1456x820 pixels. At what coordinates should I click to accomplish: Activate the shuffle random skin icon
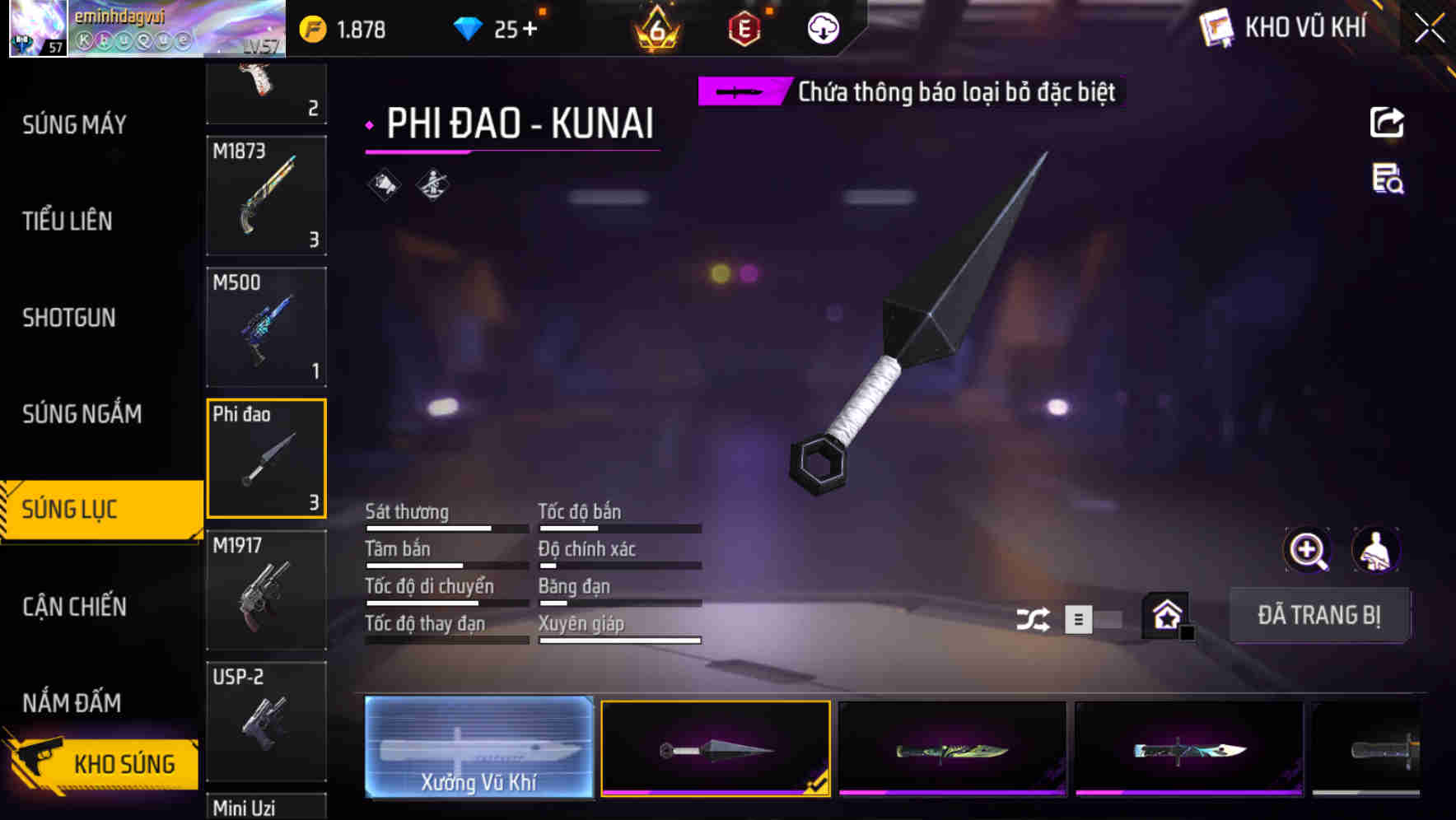click(1033, 617)
